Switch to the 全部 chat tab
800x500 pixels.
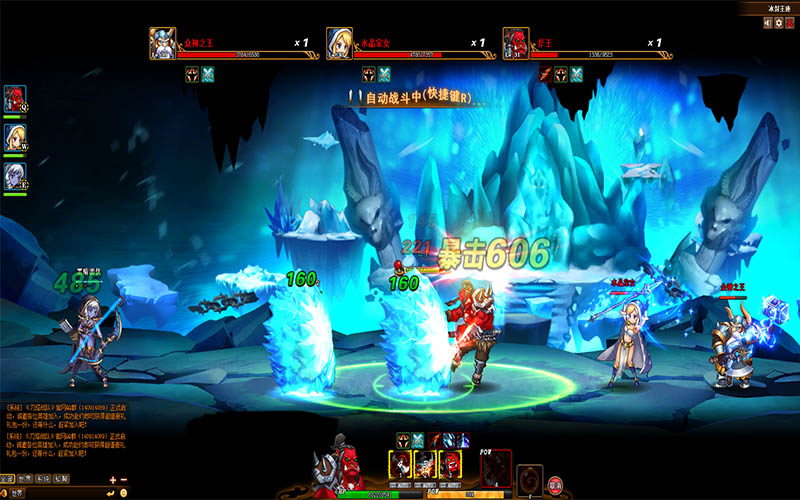[x=8, y=479]
